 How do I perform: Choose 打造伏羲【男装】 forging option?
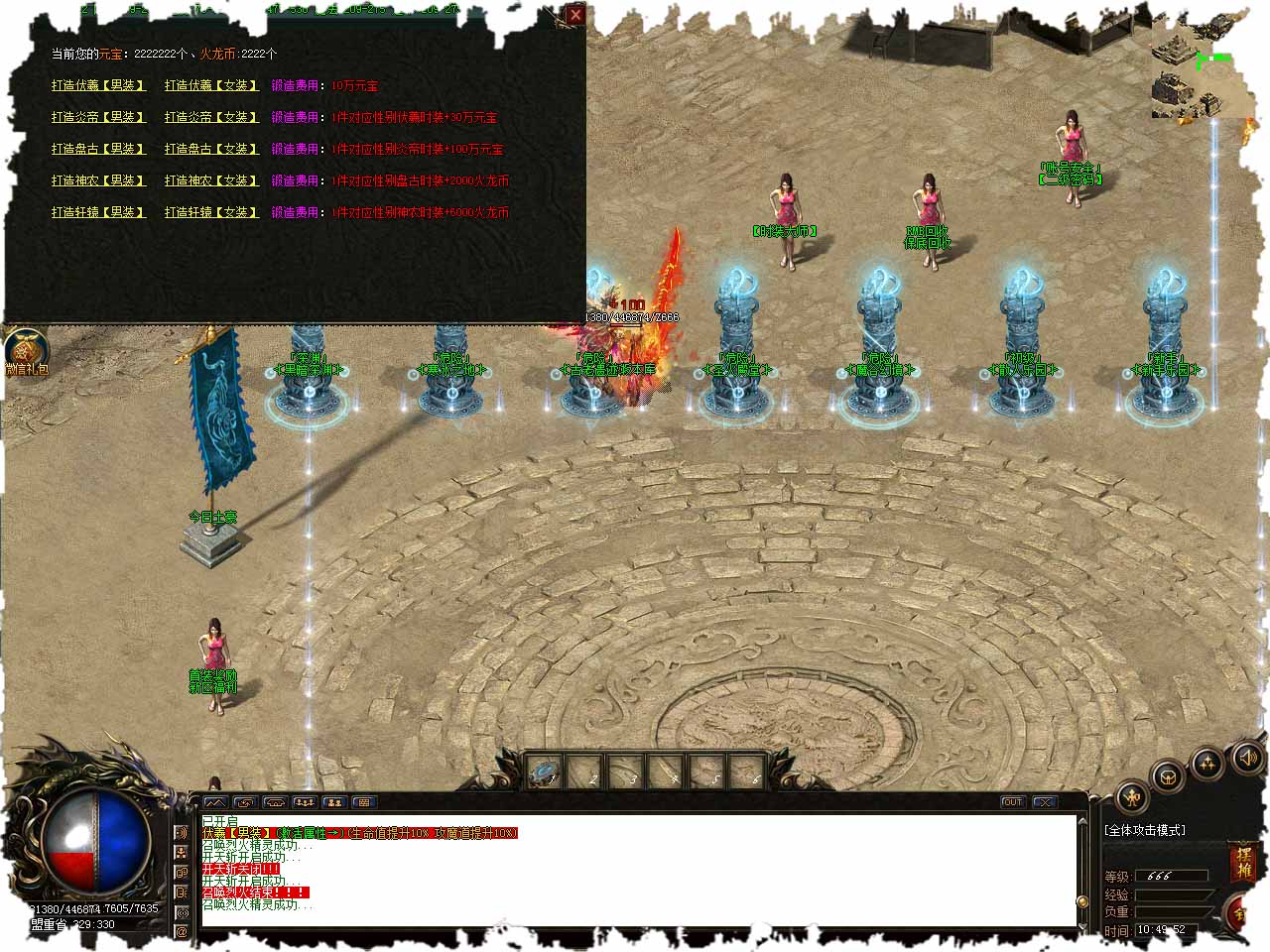pyautogui.click(x=98, y=85)
